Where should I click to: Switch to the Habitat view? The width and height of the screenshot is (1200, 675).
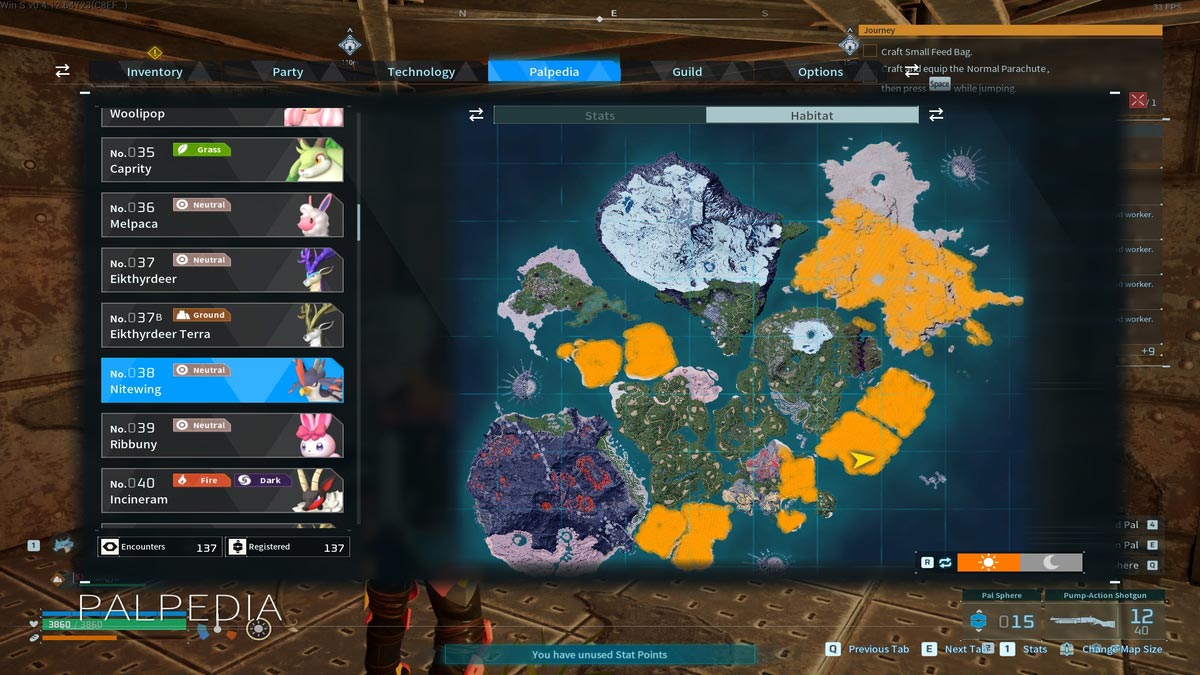click(x=811, y=115)
